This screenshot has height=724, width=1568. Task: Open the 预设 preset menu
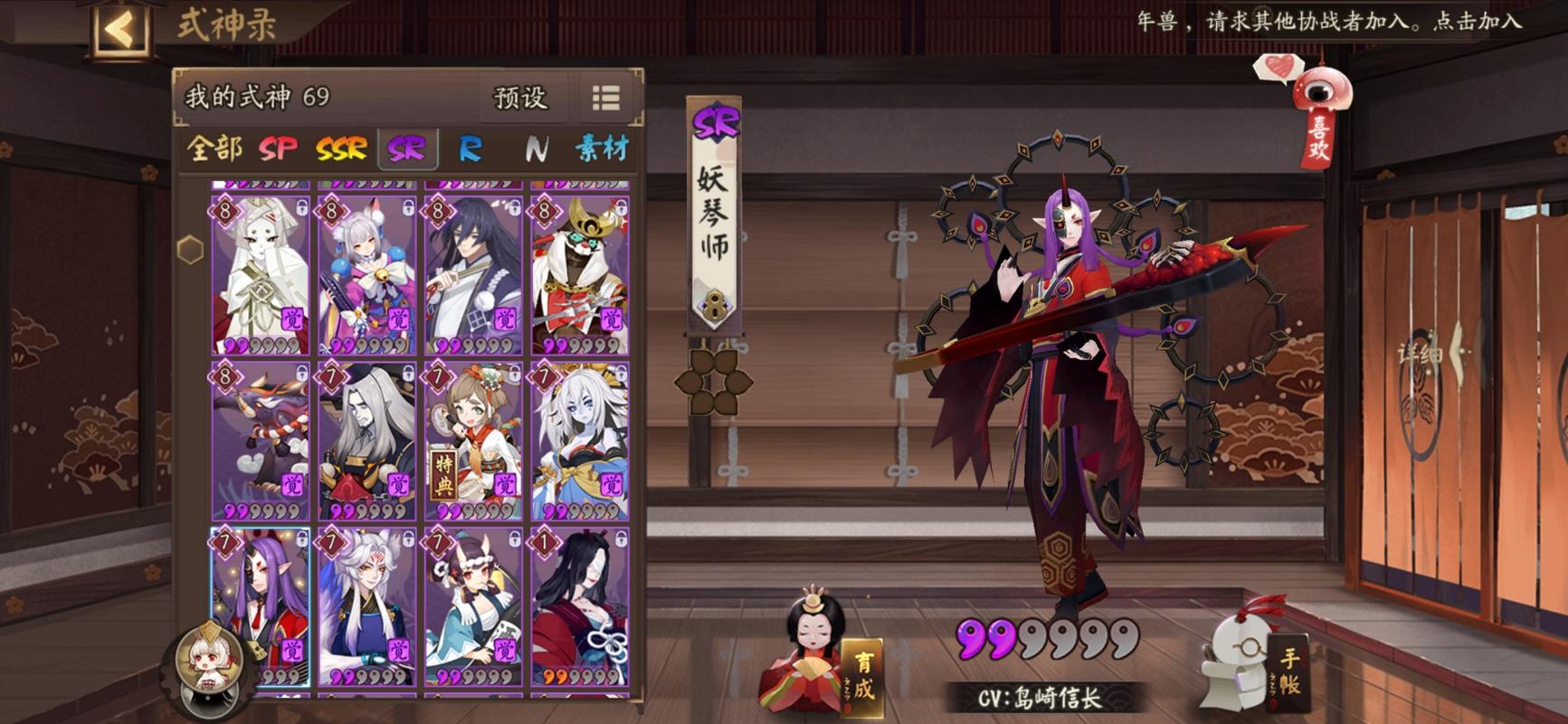tap(520, 98)
